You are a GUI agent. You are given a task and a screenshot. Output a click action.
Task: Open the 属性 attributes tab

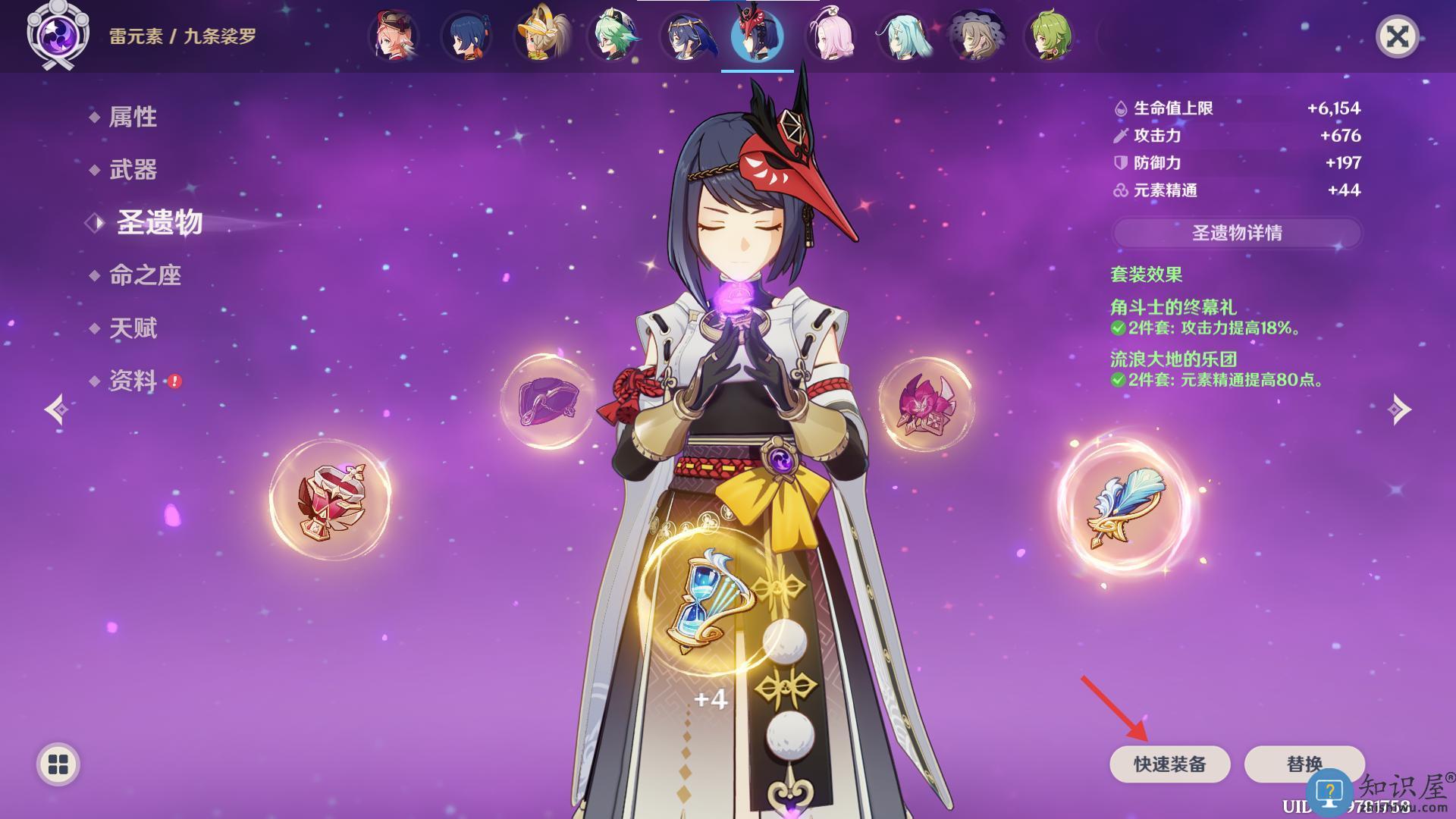[x=133, y=117]
